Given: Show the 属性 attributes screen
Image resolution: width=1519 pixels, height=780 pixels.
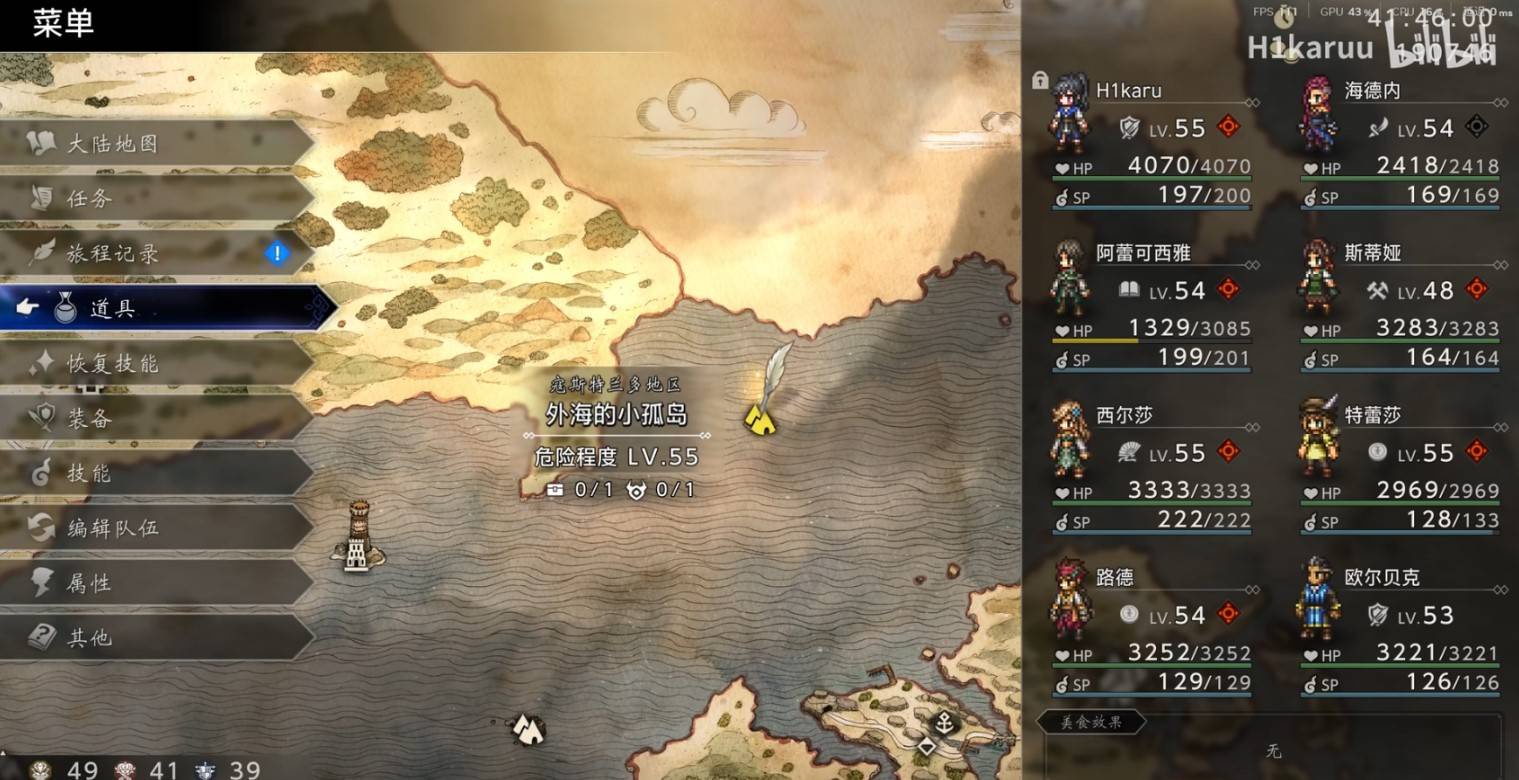Looking at the screenshot, I should pos(89,583).
